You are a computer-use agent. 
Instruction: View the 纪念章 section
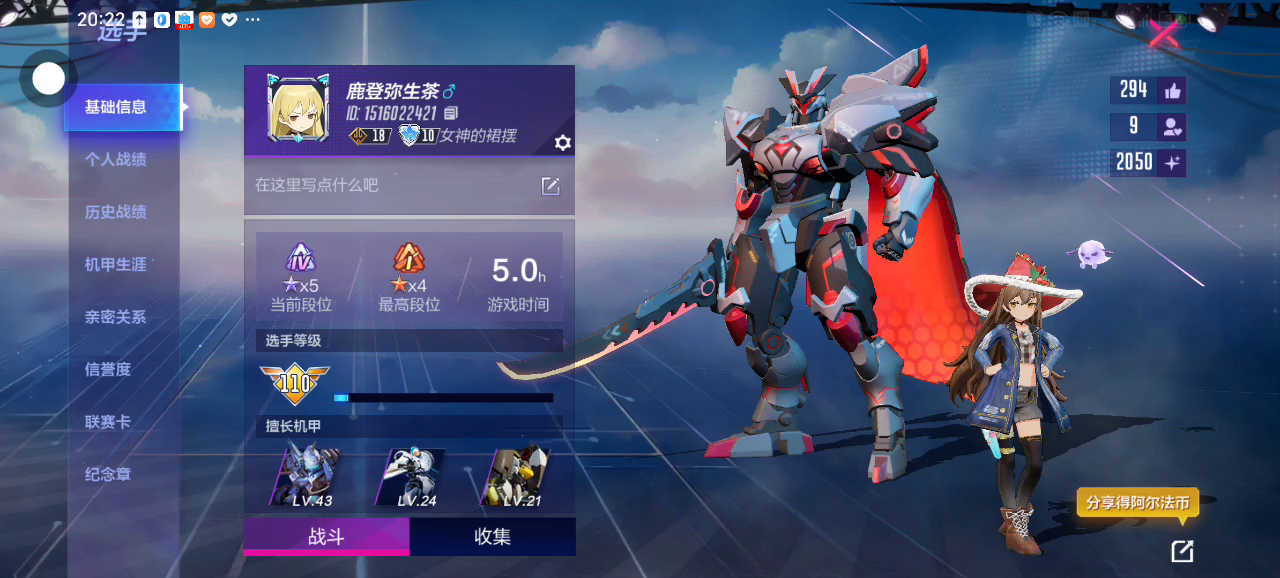pyautogui.click(x=108, y=474)
